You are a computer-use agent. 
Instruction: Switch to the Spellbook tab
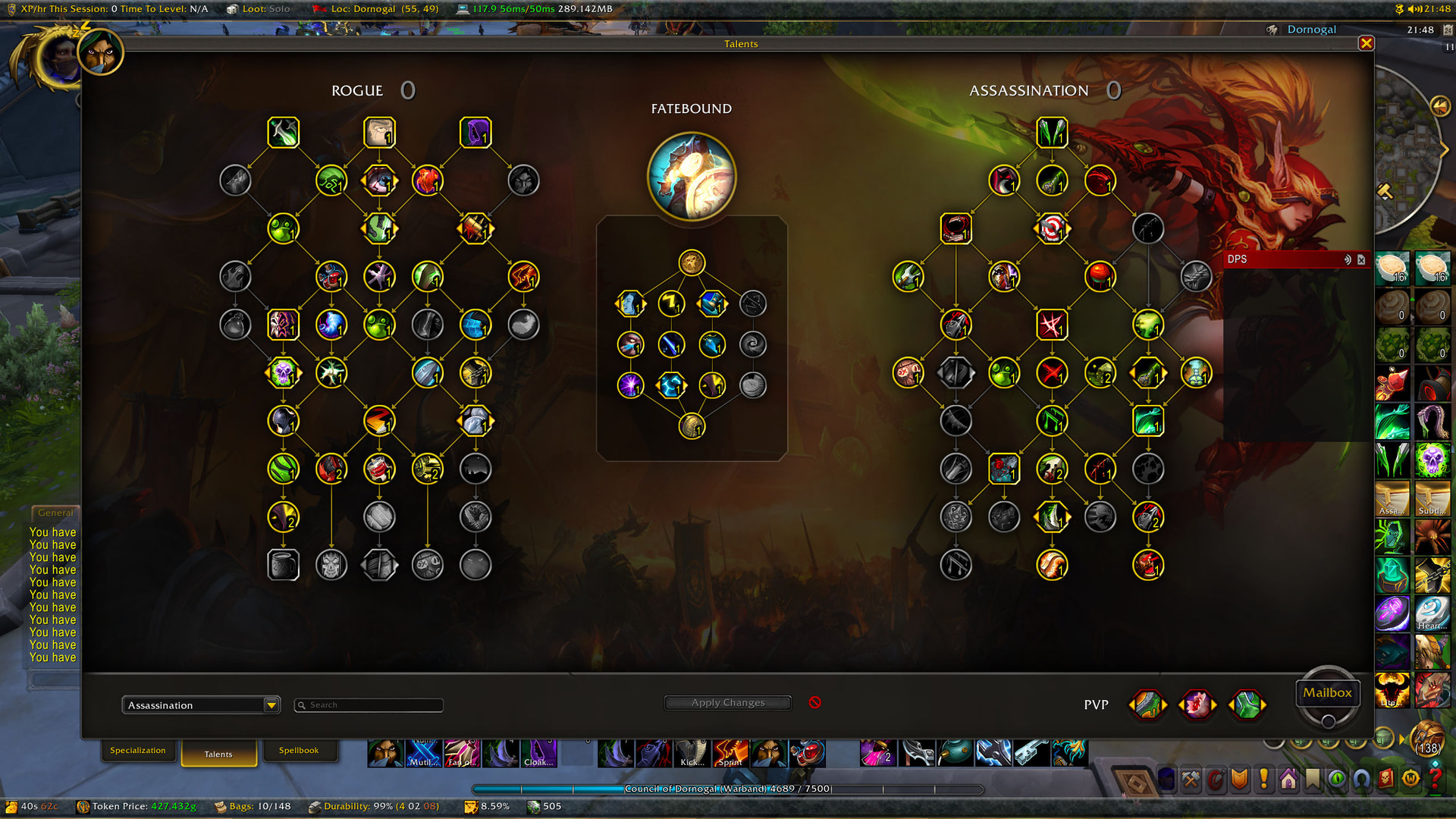[300, 750]
